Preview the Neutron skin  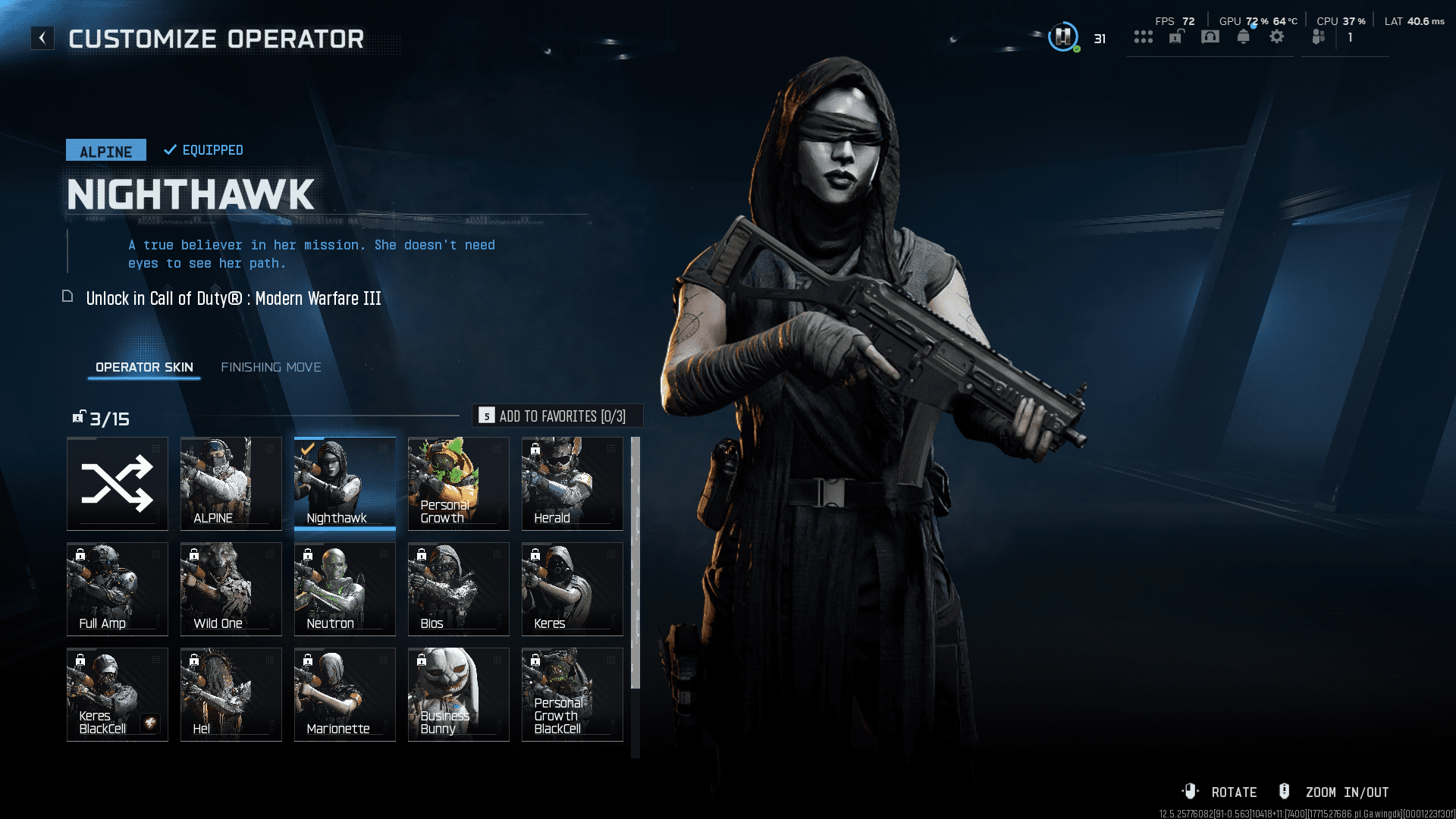click(x=345, y=589)
